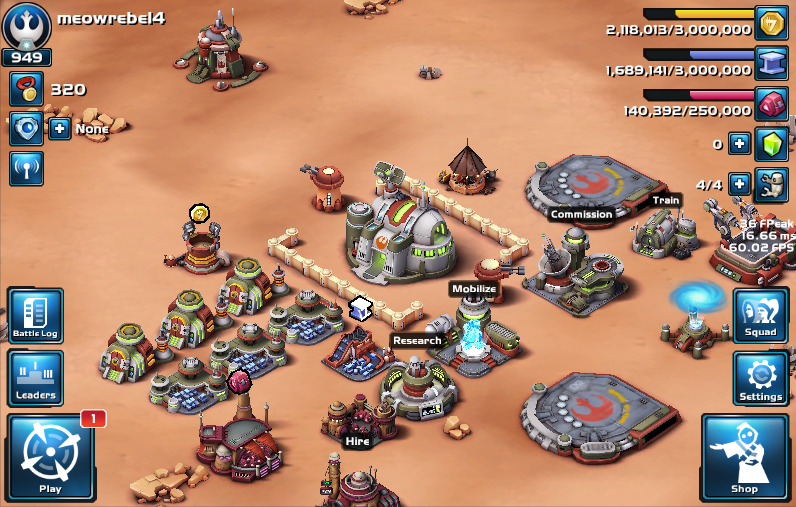Image resolution: width=796 pixels, height=507 pixels.
Task: Open the holonet antenna icon
Action: pos(26,168)
